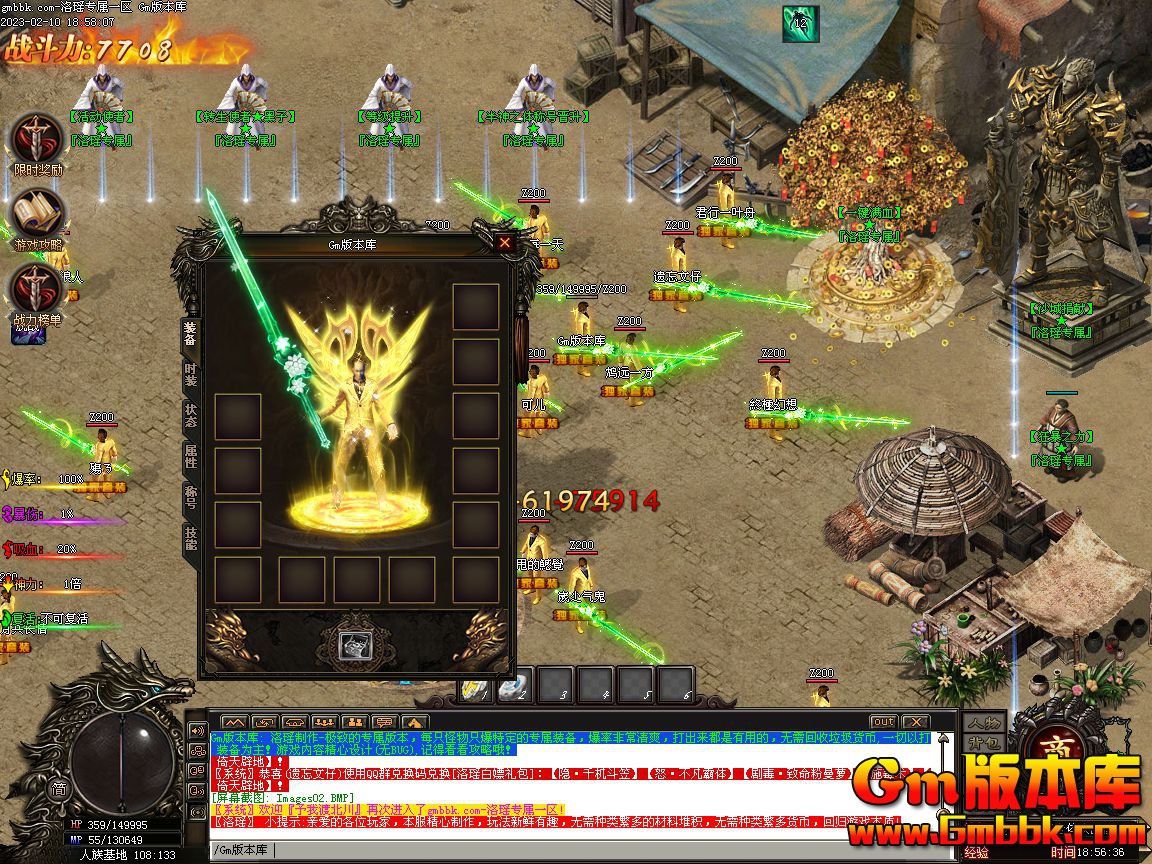
Task: Open the 背包 bag button
Action: click(983, 743)
